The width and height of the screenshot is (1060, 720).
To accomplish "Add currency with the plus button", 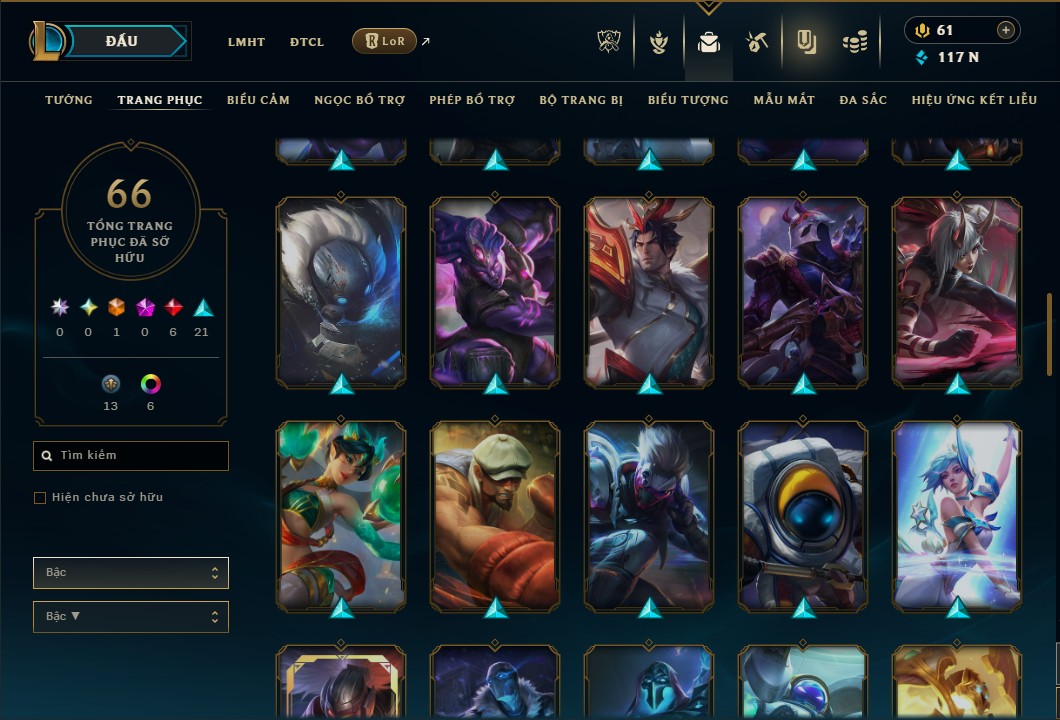I will 1005,30.
